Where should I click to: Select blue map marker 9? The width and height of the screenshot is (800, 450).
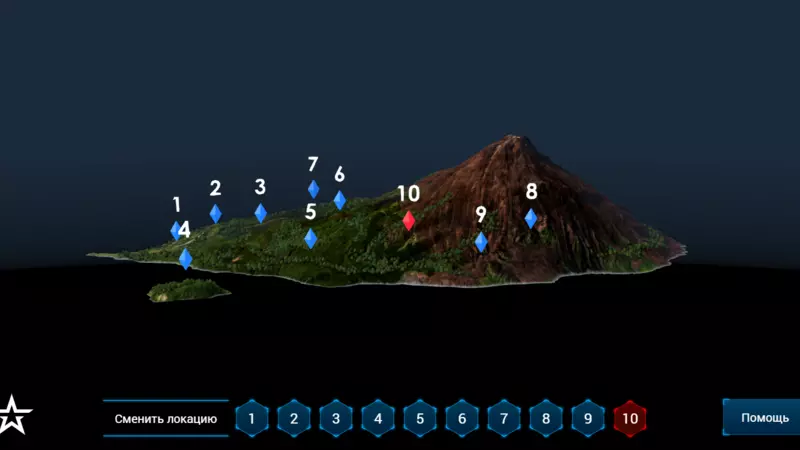pos(481,242)
